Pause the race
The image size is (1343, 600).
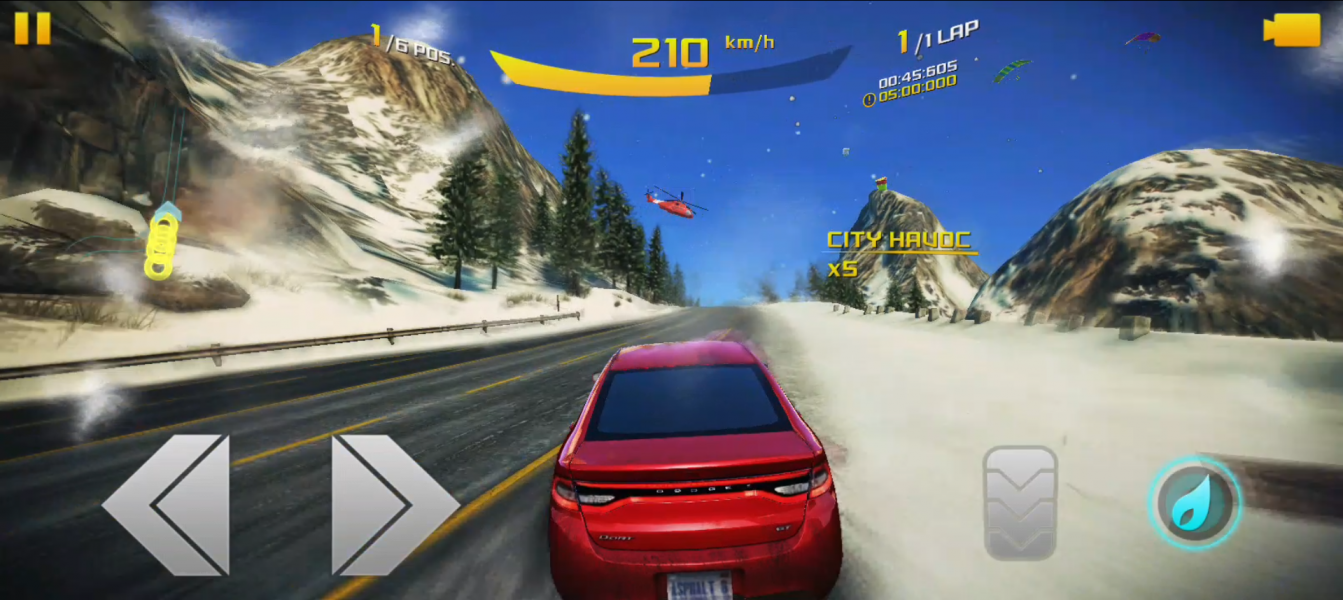(x=32, y=28)
